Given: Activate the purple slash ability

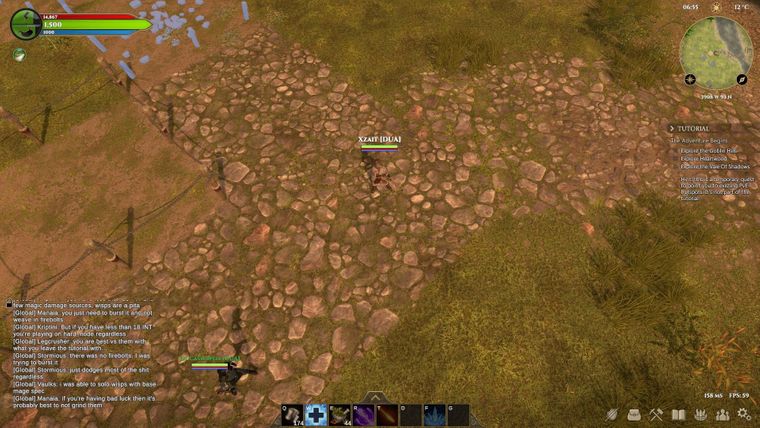Looking at the screenshot, I should pos(364,415).
